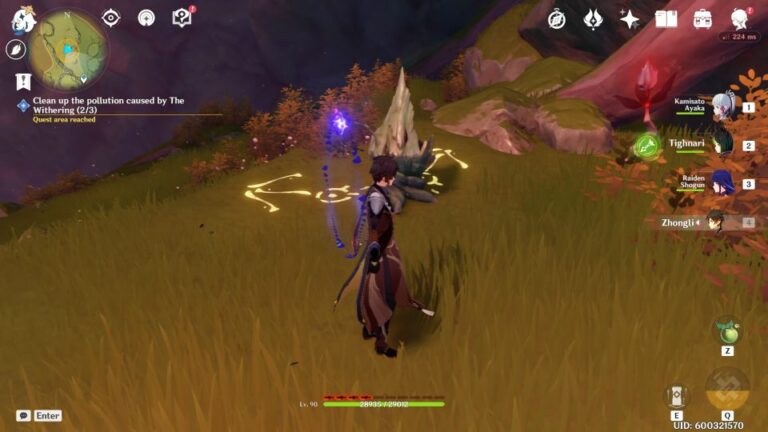The height and width of the screenshot is (432, 768).
Task: Use the green apple-shaped gadget
Action: pyautogui.click(x=727, y=331)
